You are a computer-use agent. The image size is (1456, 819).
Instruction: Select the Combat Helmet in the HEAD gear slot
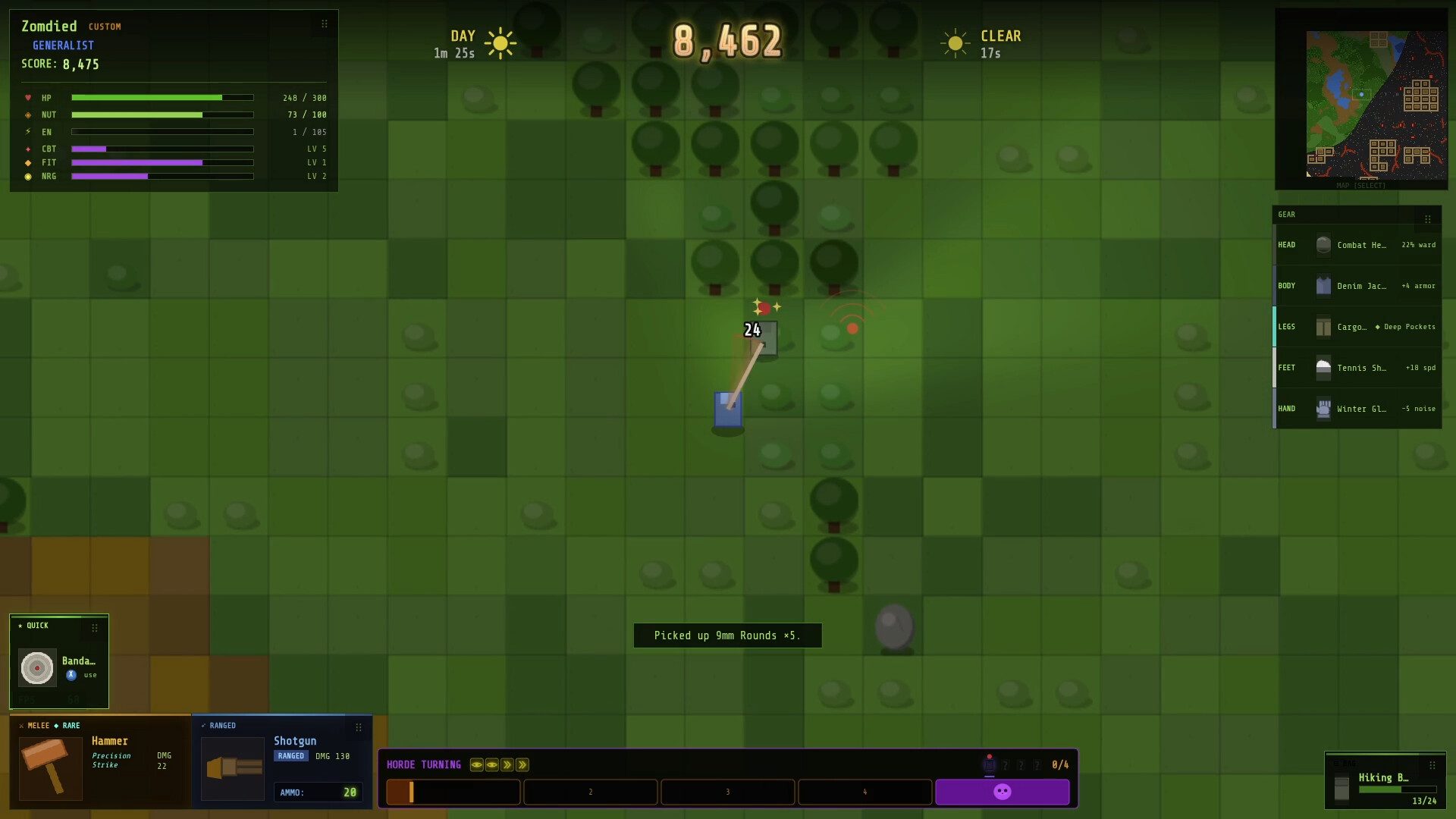pyautogui.click(x=1324, y=245)
